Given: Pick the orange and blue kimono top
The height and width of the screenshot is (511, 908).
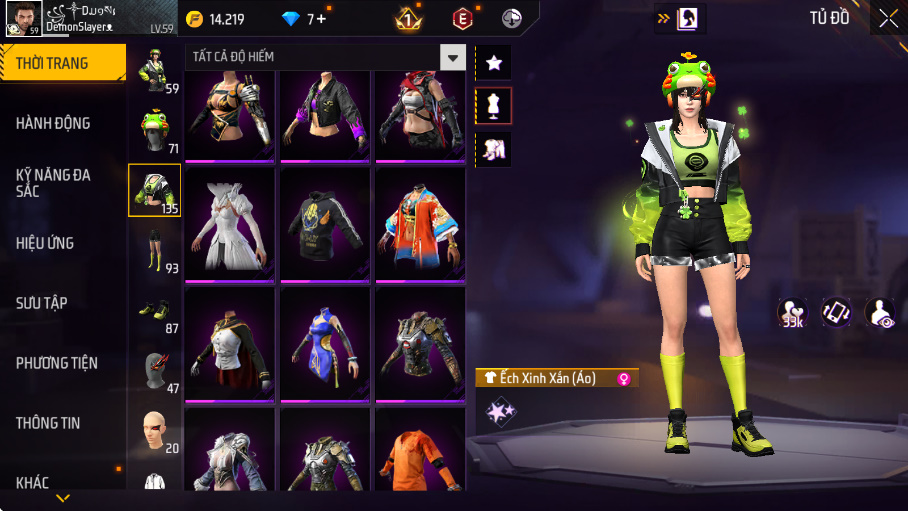Looking at the screenshot, I should [420, 221].
